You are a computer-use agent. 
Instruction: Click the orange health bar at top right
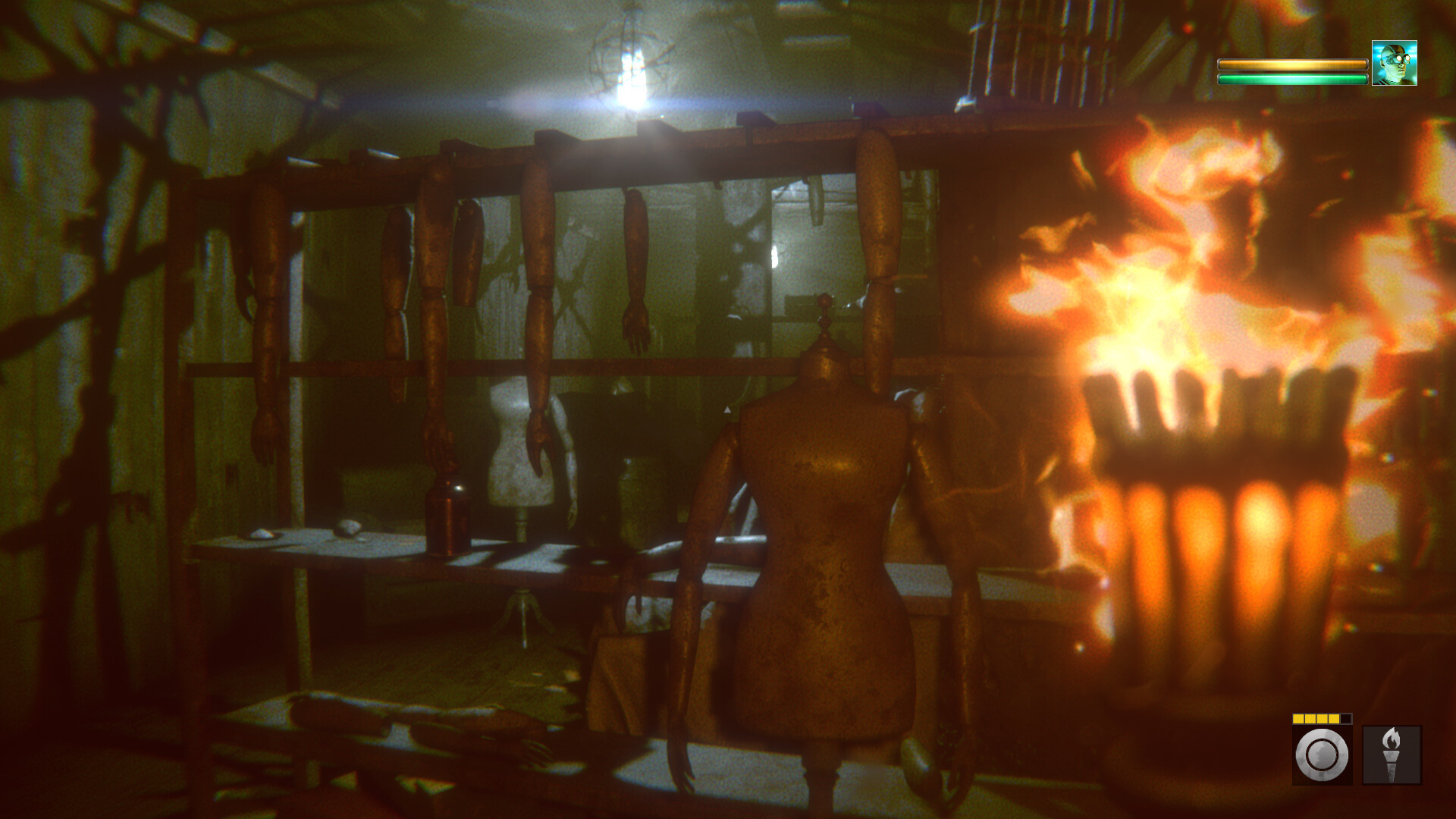[x=1293, y=64]
